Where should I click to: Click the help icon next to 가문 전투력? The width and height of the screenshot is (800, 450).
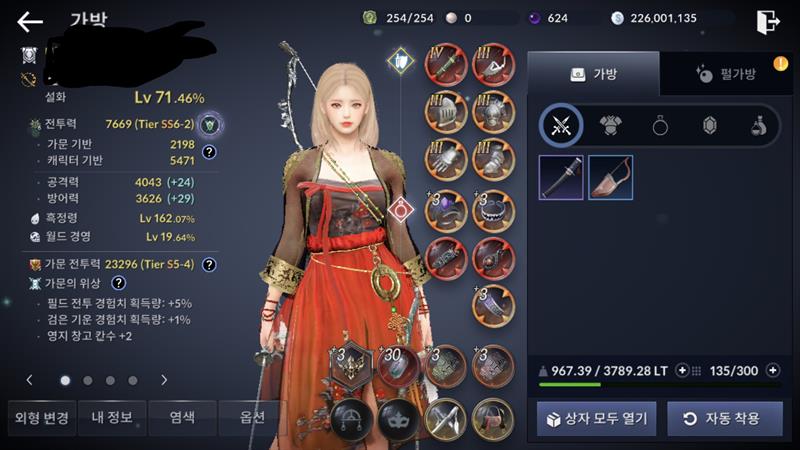click(210, 265)
